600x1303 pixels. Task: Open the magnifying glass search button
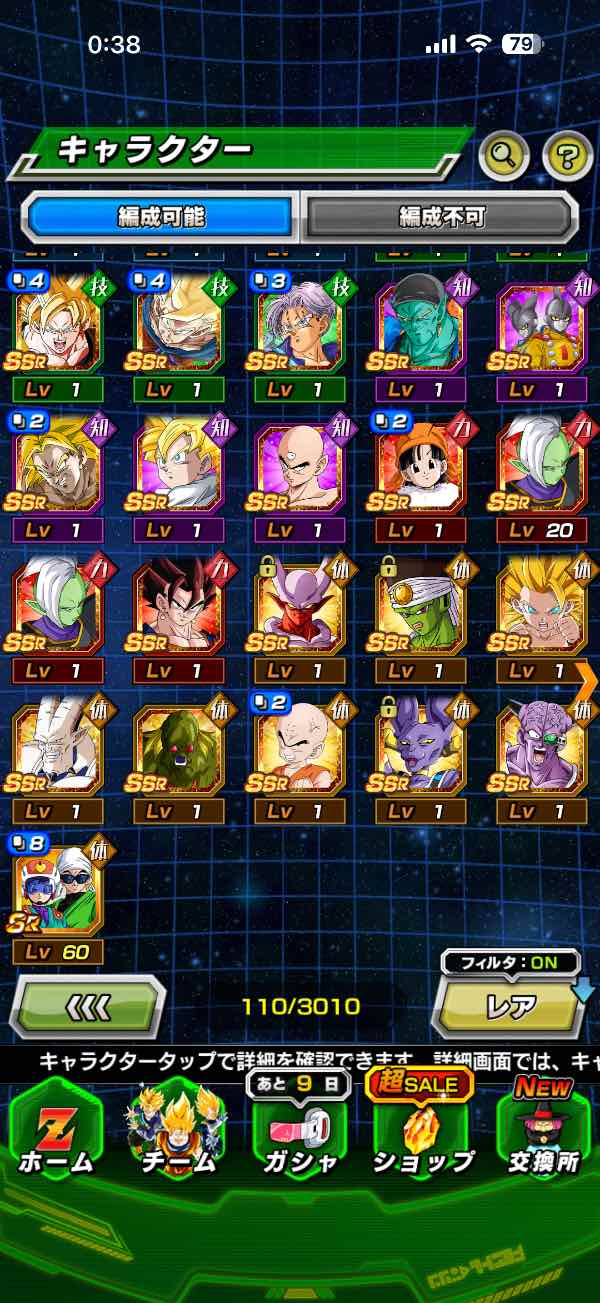pos(504,154)
